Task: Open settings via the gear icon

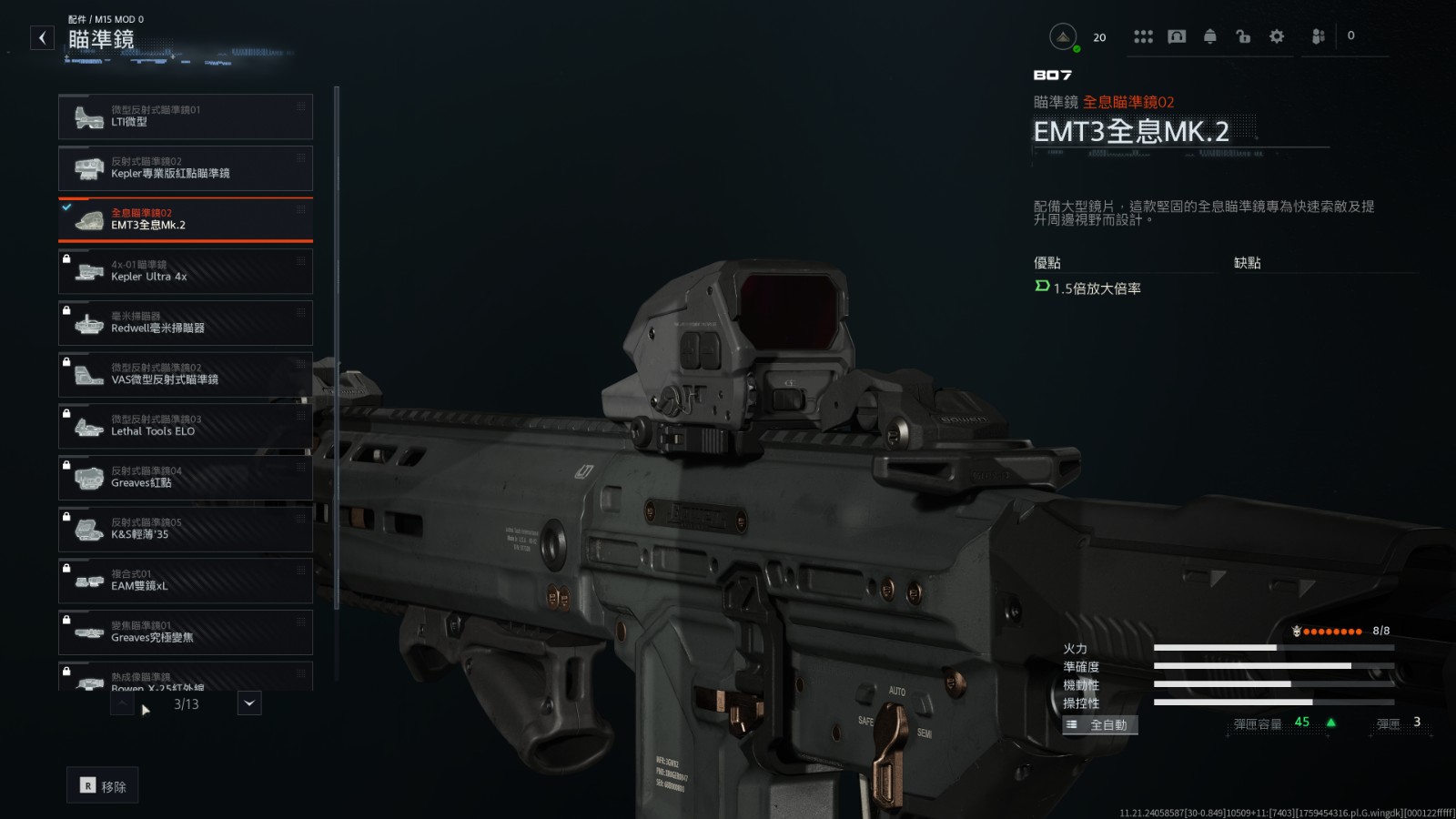Action: tap(1277, 36)
